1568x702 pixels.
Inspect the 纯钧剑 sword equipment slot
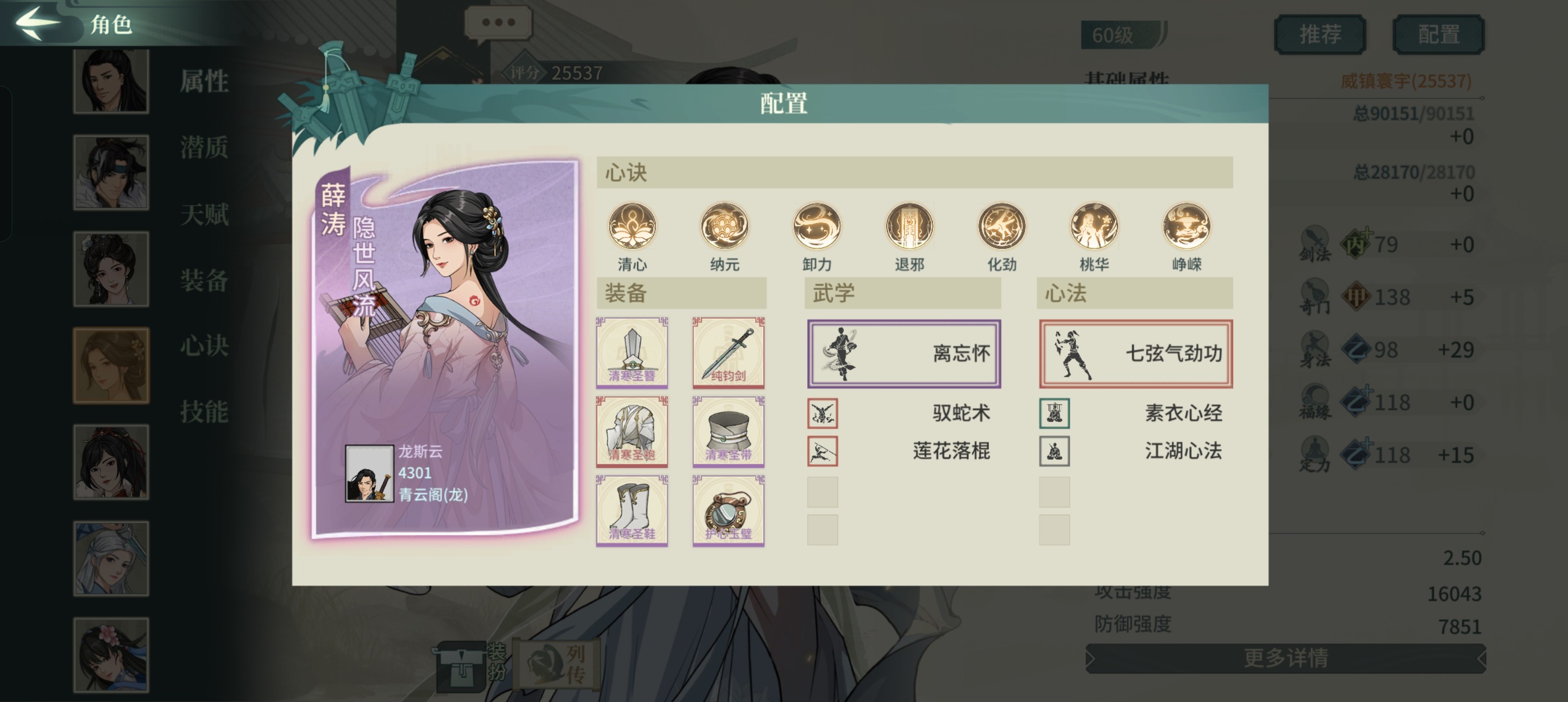[x=728, y=352]
